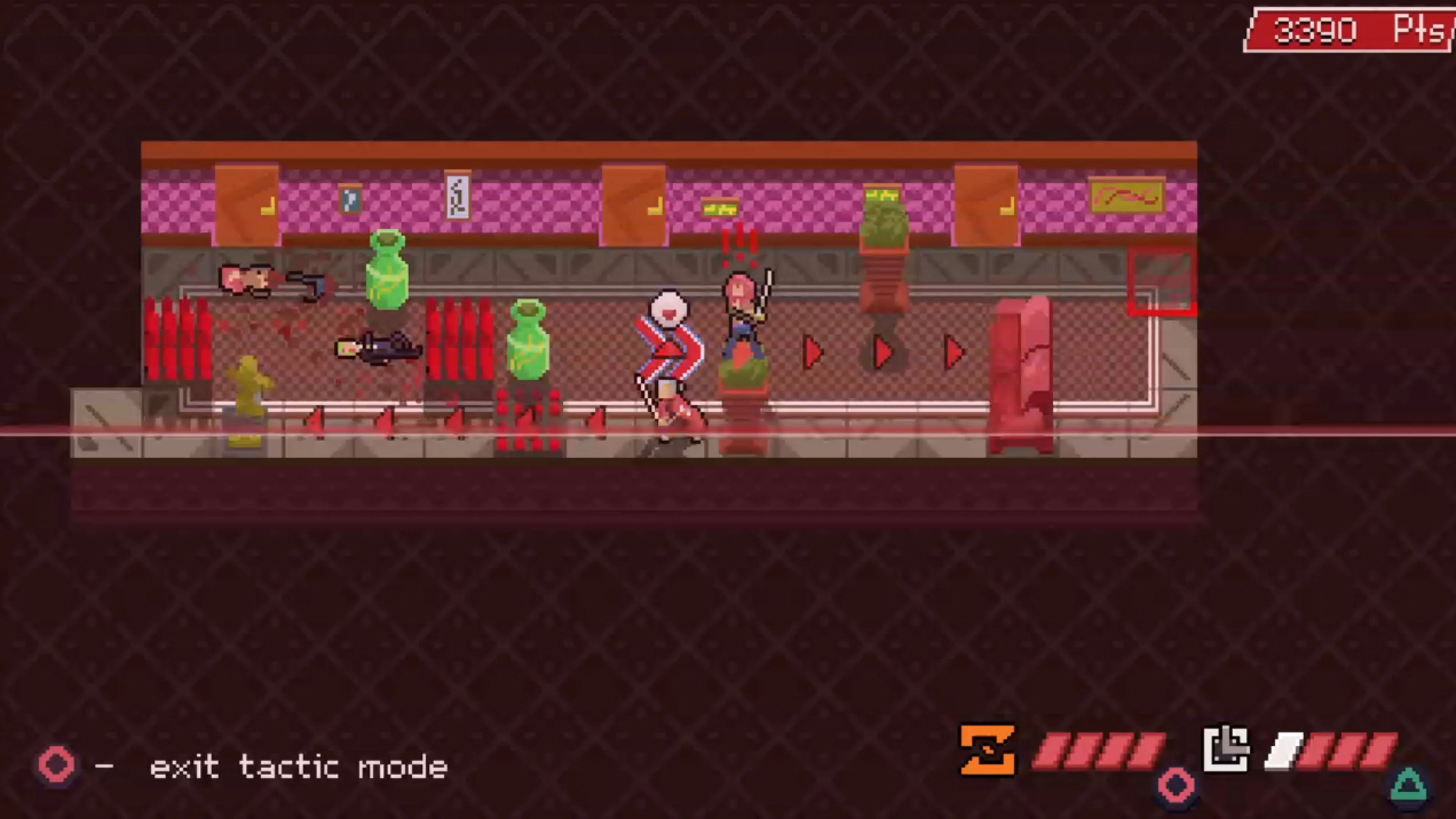Click the rightmost wooden door near the gold sign
The image size is (1456, 819).
pos(986,204)
